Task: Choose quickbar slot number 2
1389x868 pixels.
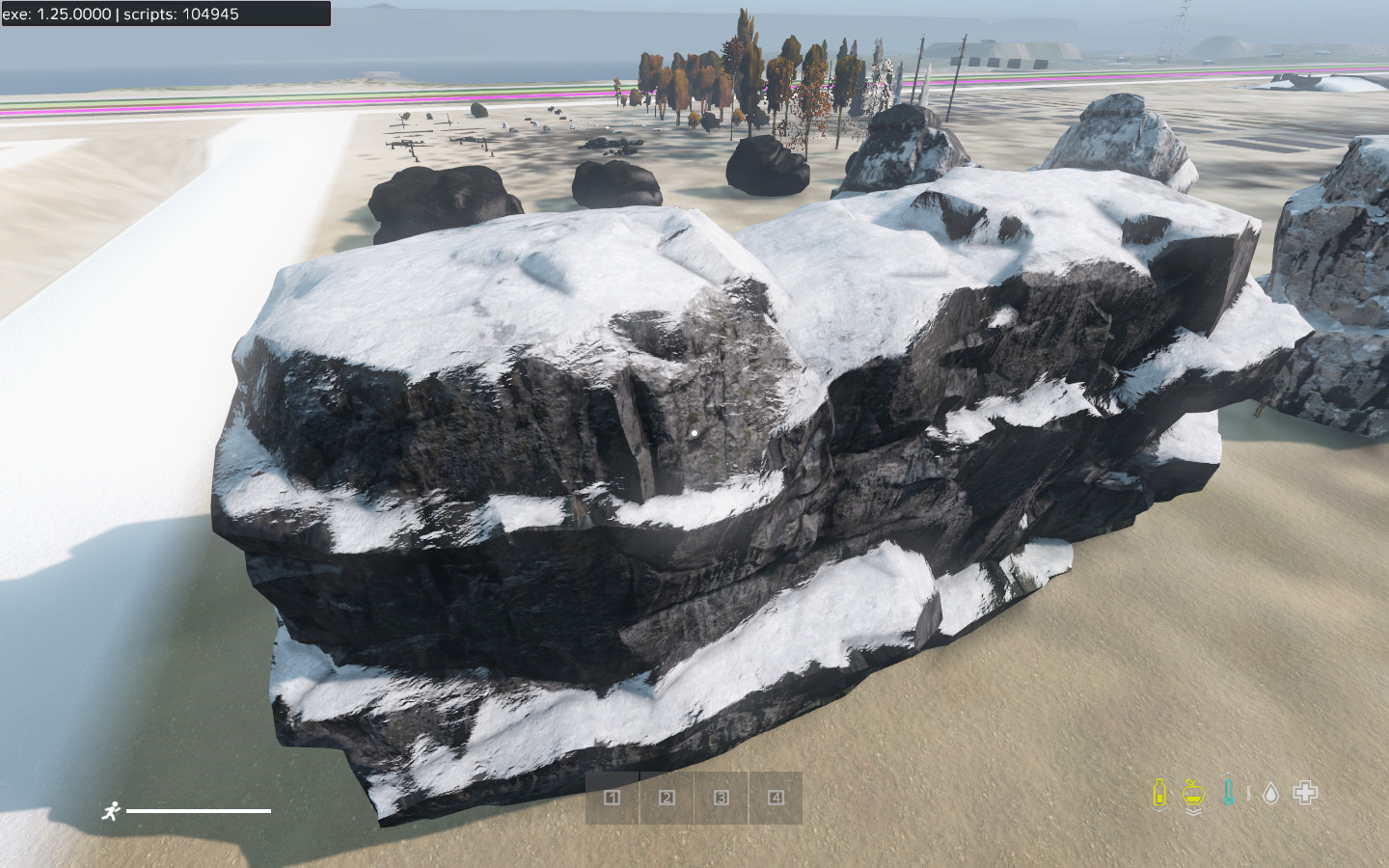Action: pyautogui.click(x=667, y=798)
